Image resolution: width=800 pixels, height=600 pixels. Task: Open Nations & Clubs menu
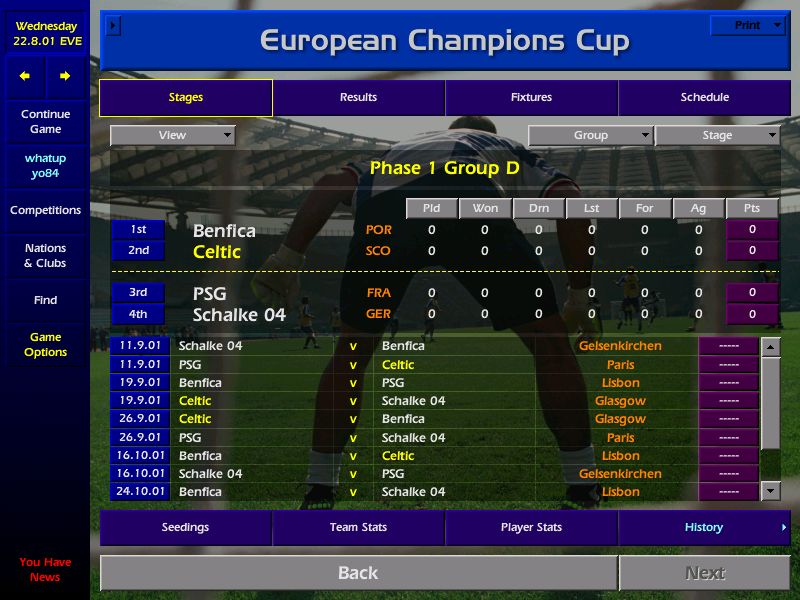pos(45,256)
